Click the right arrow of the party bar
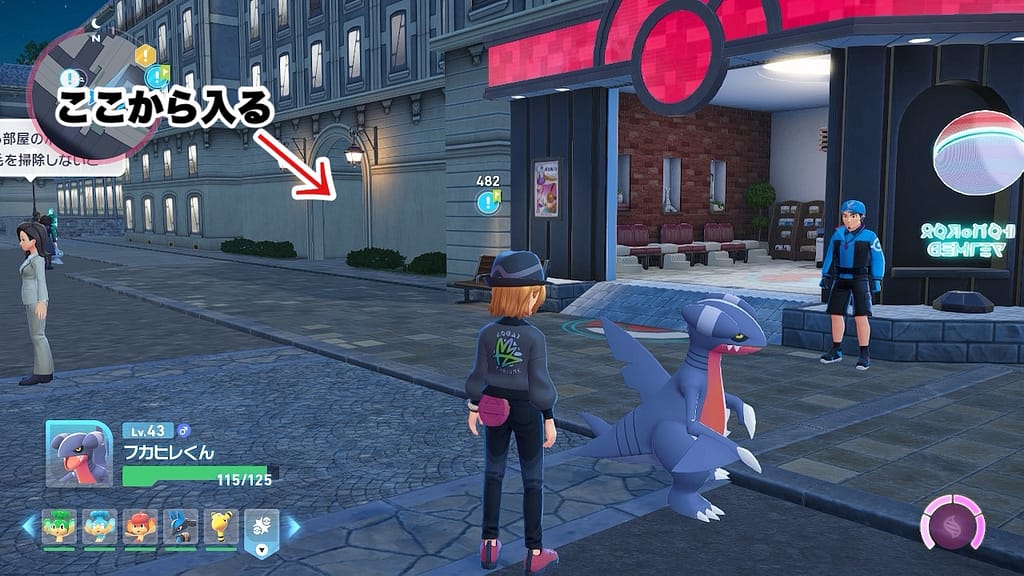The image size is (1024, 576). [293, 527]
